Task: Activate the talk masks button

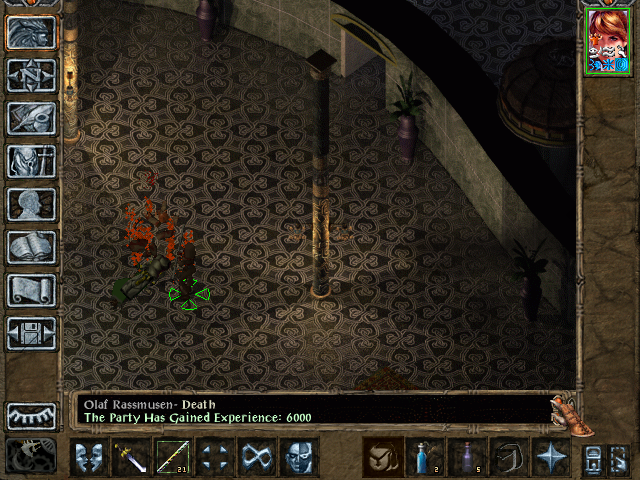Action: (89, 458)
